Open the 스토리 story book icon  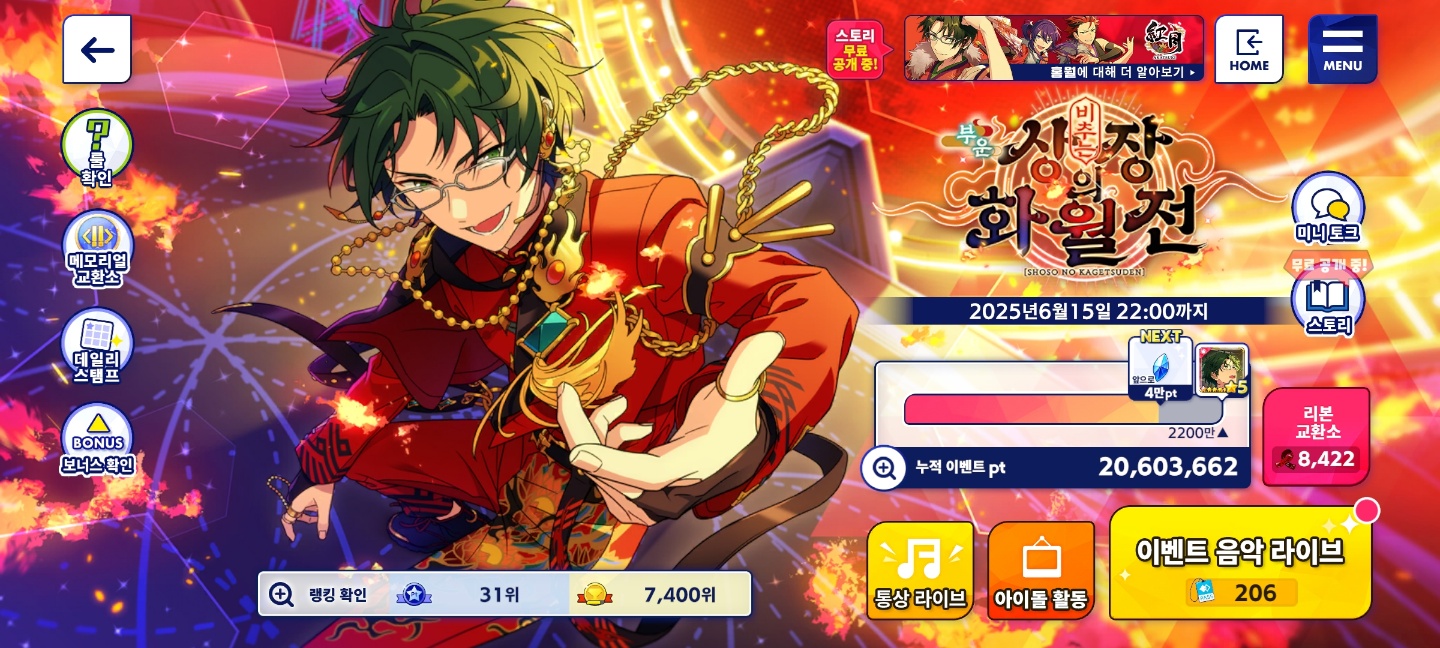click(x=1327, y=302)
